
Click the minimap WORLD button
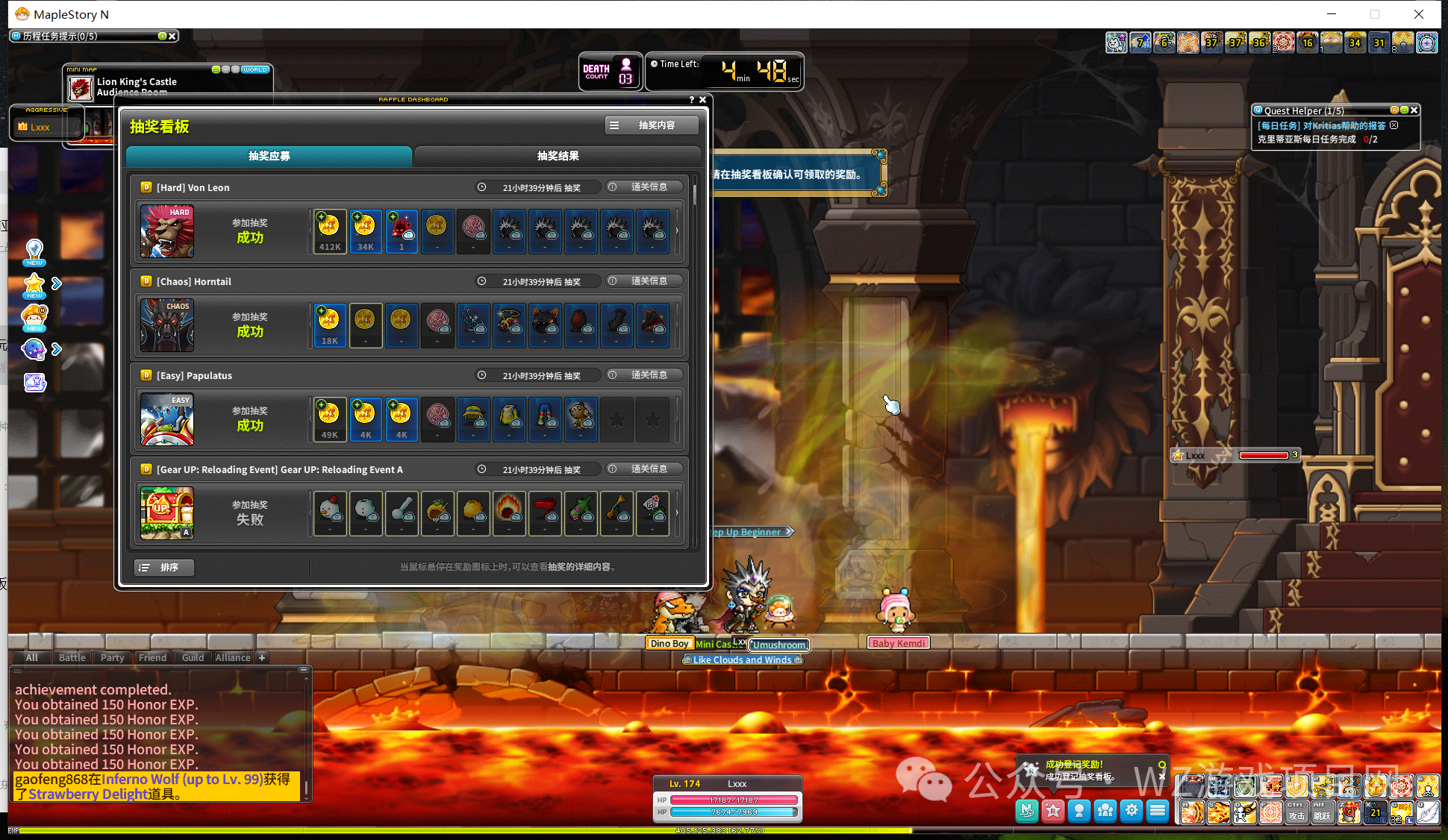[255, 69]
